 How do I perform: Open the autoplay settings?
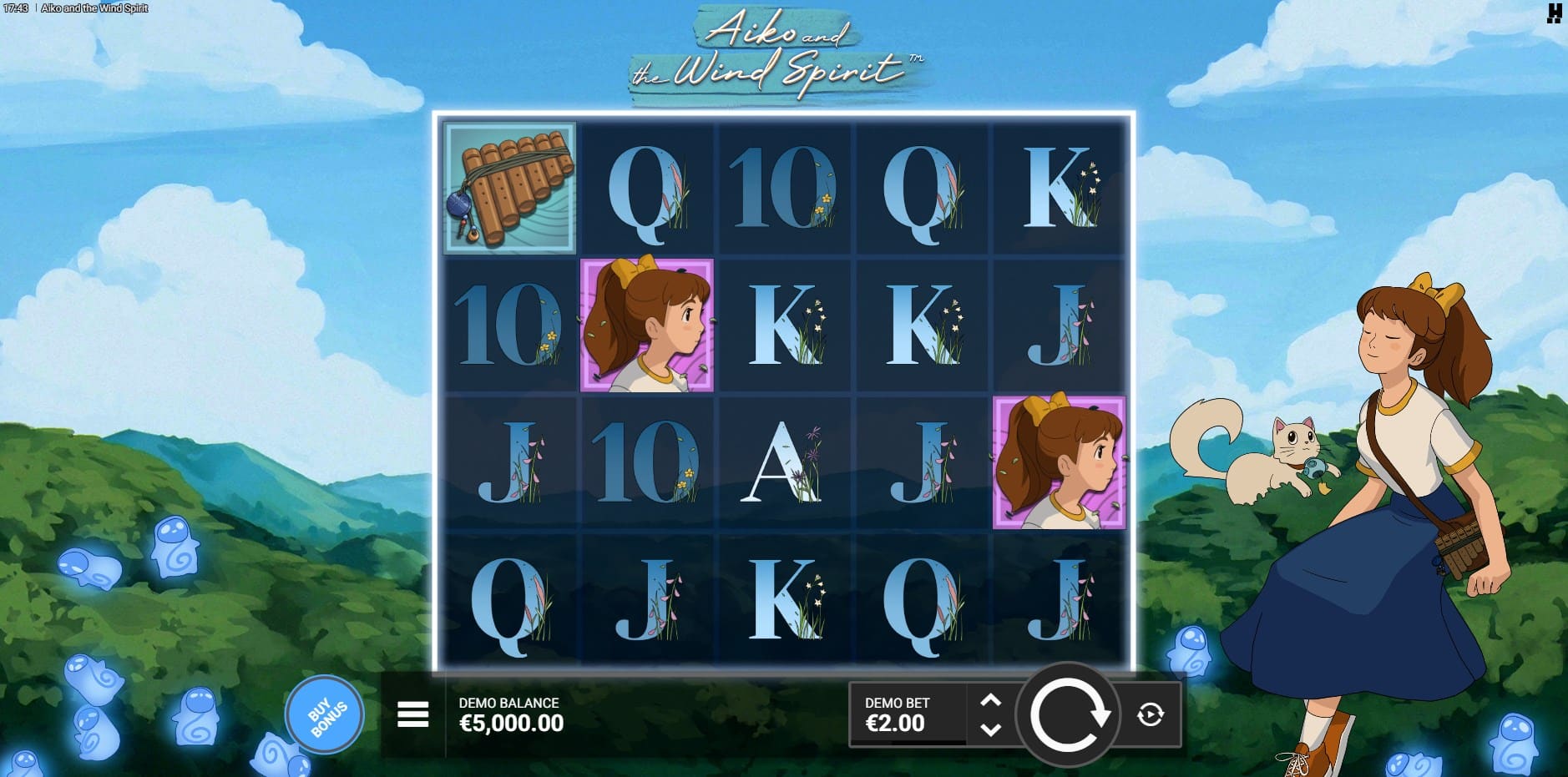[1151, 714]
